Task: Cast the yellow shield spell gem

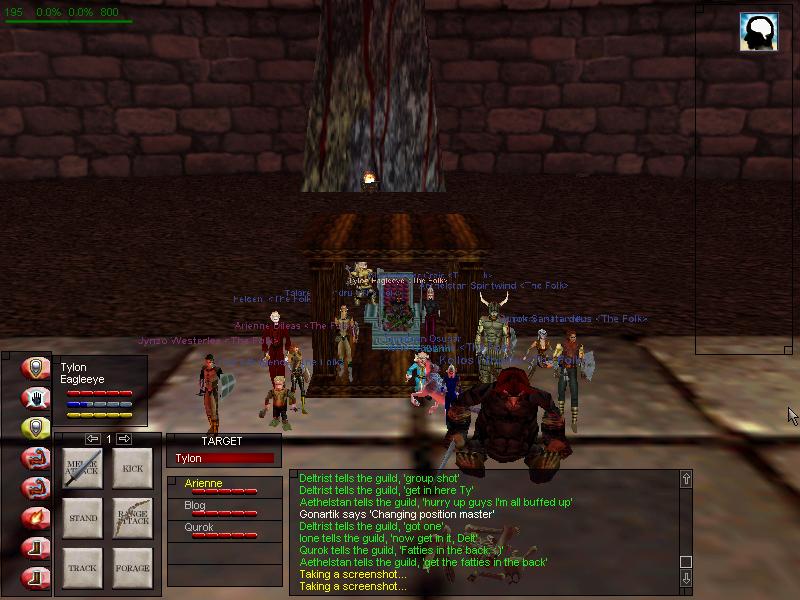Action: pos(37,427)
